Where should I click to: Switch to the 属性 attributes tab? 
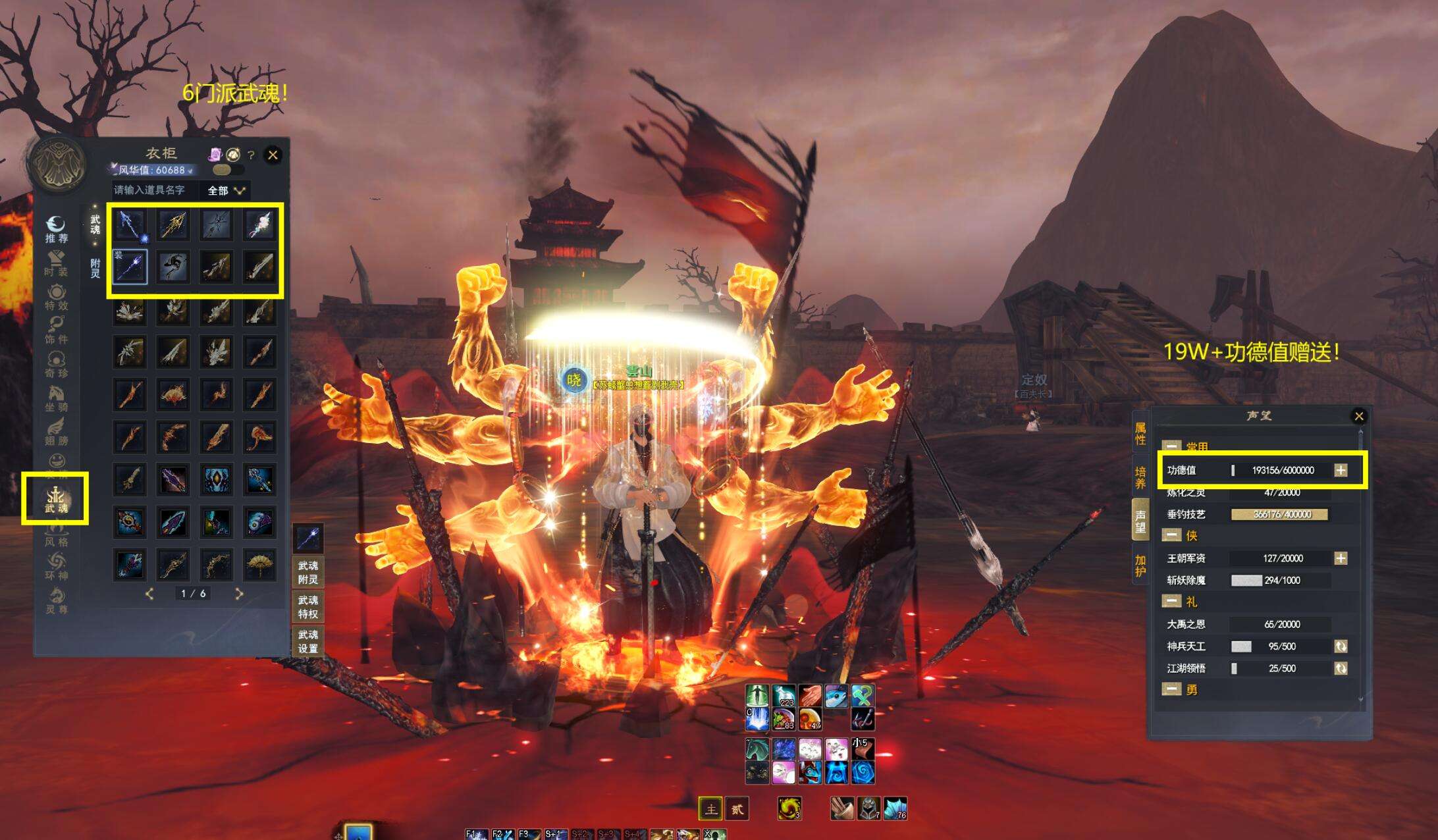[1140, 434]
